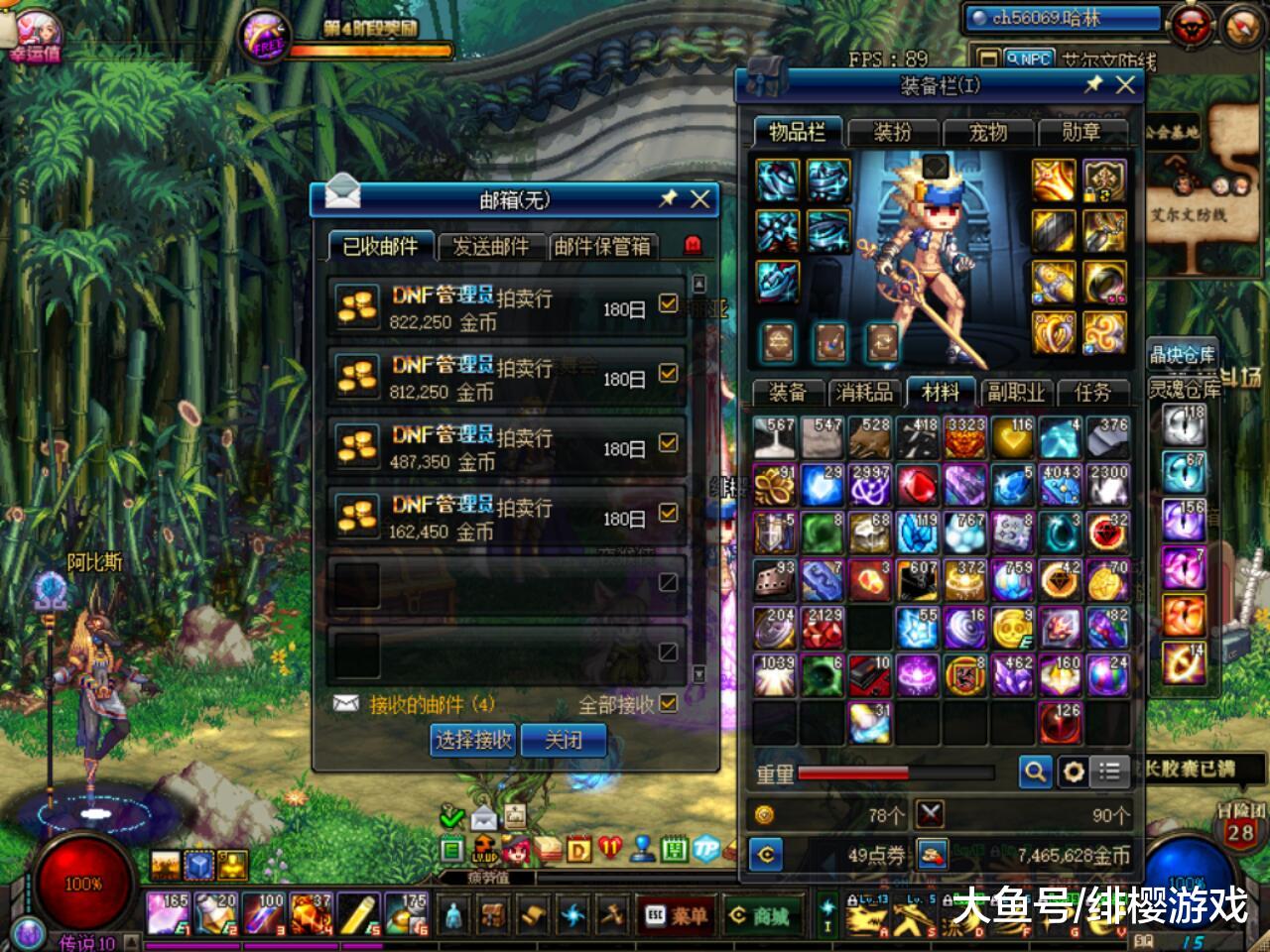
Task: Select the red gem material slot
Action: (x=918, y=486)
